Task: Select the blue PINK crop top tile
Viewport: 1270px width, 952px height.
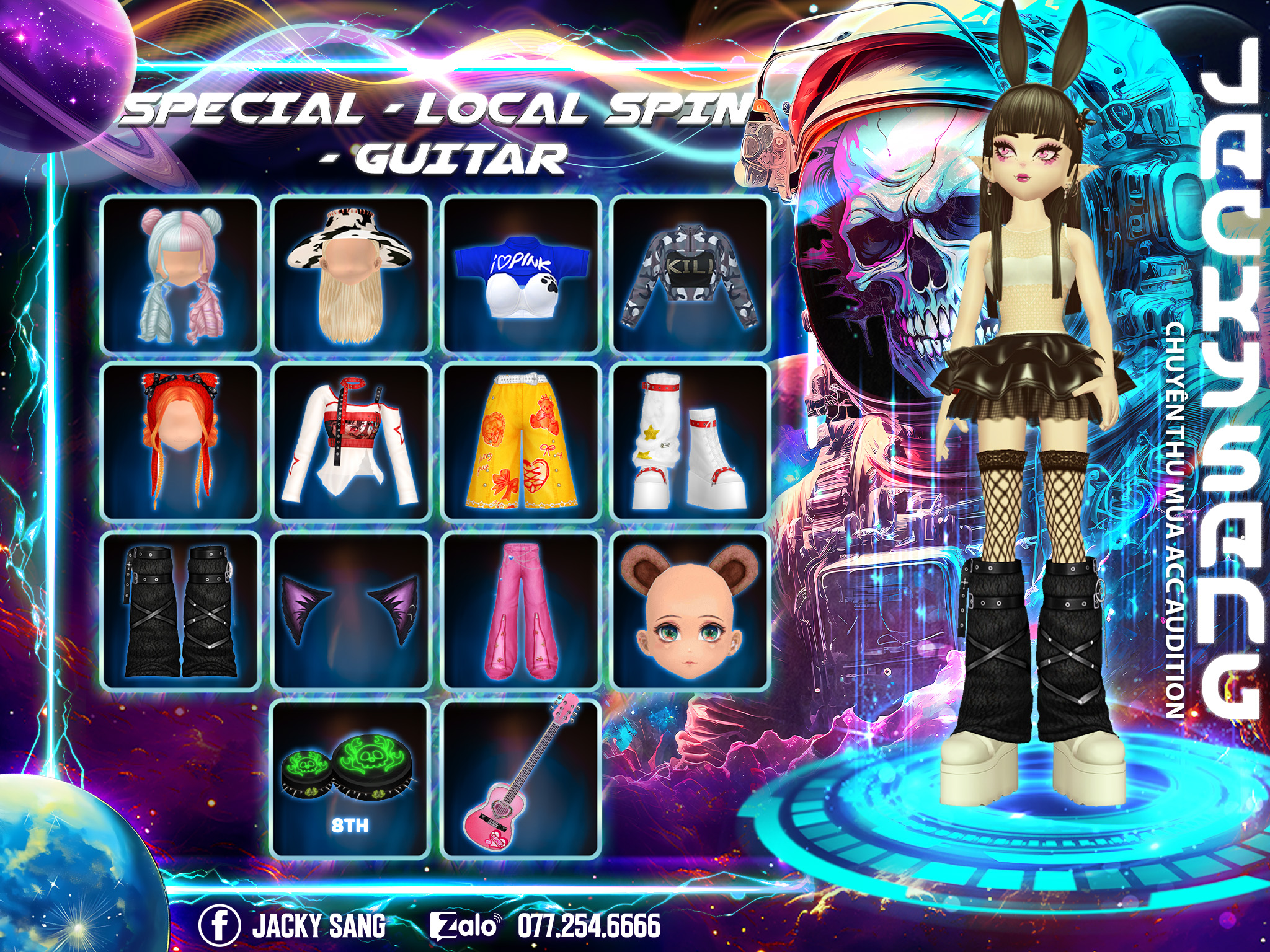Action: 521,275
